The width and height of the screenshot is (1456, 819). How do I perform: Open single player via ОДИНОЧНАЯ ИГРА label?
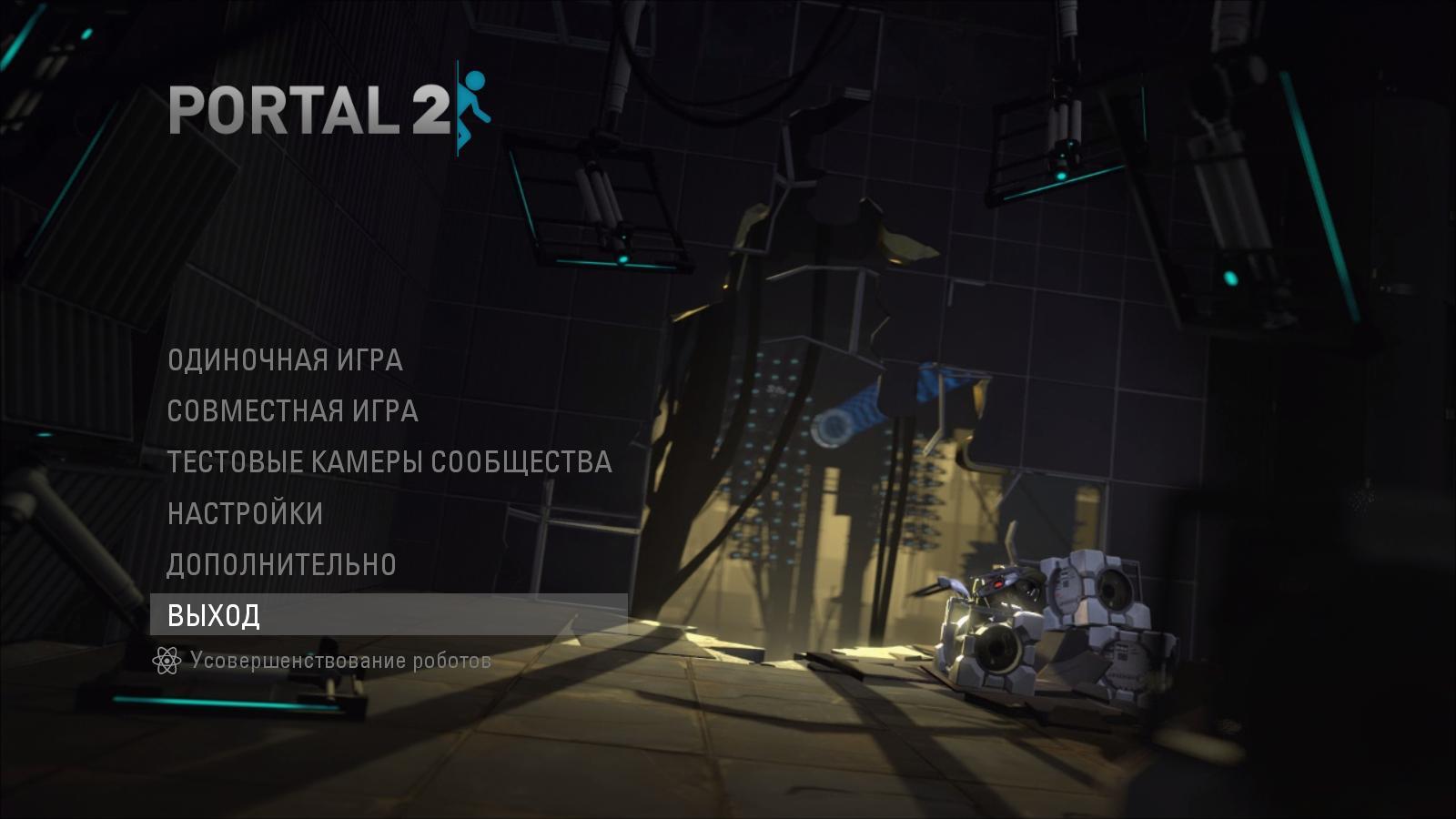(286, 361)
